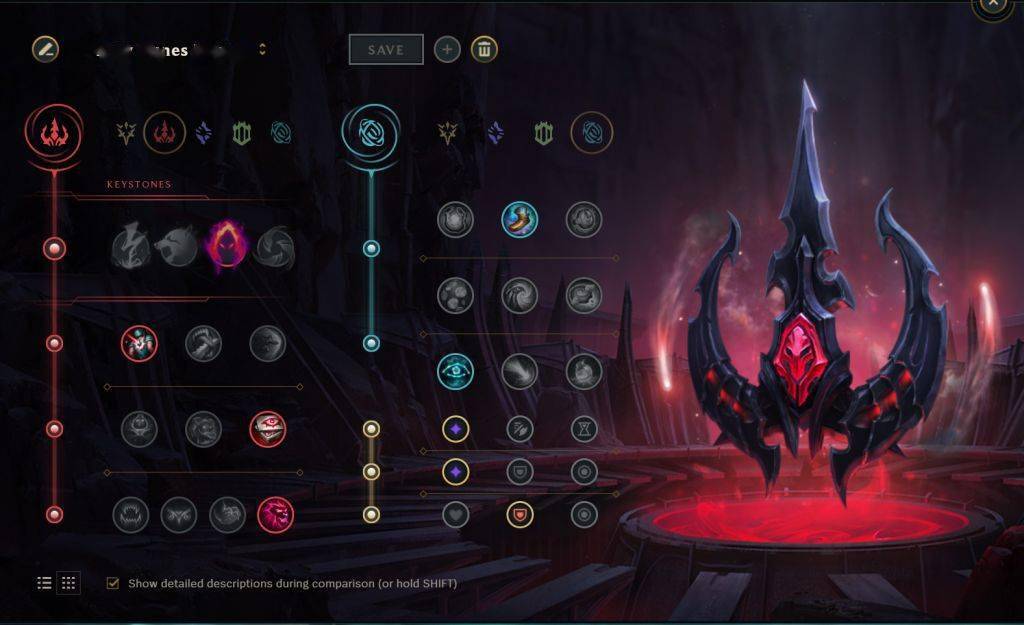Viewport: 1024px width, 625px height.
Task: Pick the highlighted Ultimate Hunter rune
Action: (275, 515)
